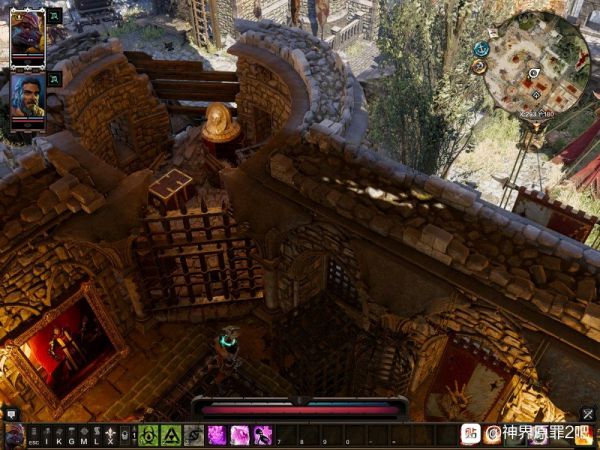600x450 pixels.
Task: Activate the green biohazard skill
Action: tap(149, 436)
